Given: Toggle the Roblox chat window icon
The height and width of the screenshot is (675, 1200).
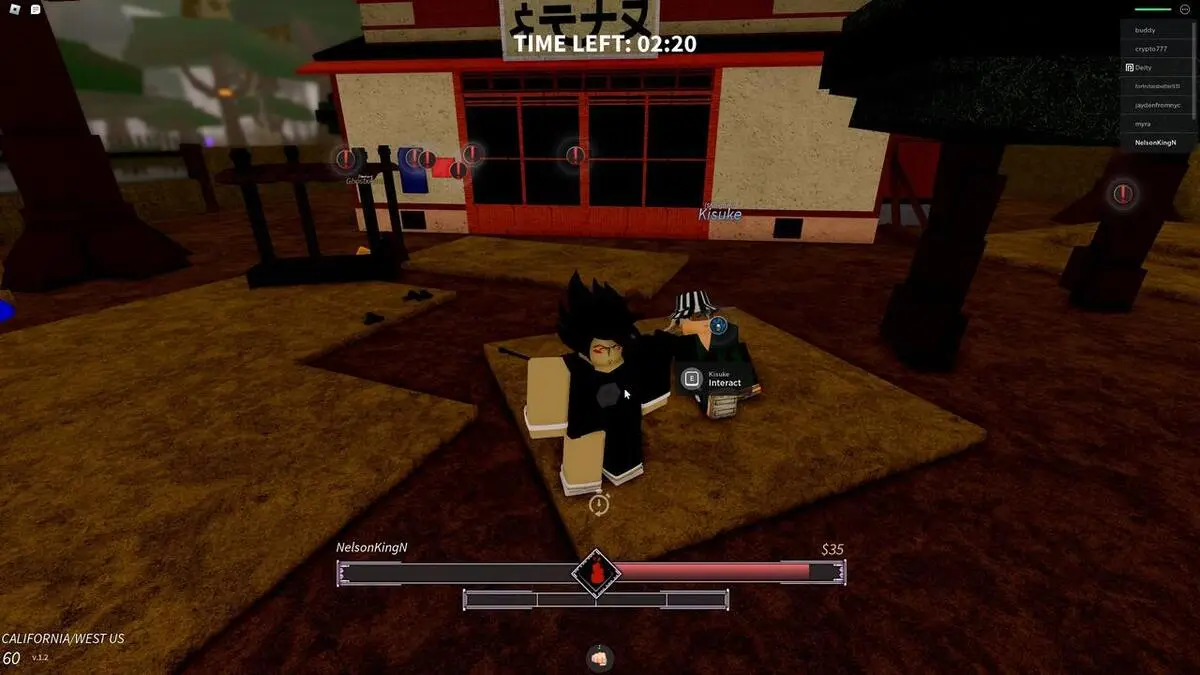Looking at the screenshot, I should tap(35, 9).
